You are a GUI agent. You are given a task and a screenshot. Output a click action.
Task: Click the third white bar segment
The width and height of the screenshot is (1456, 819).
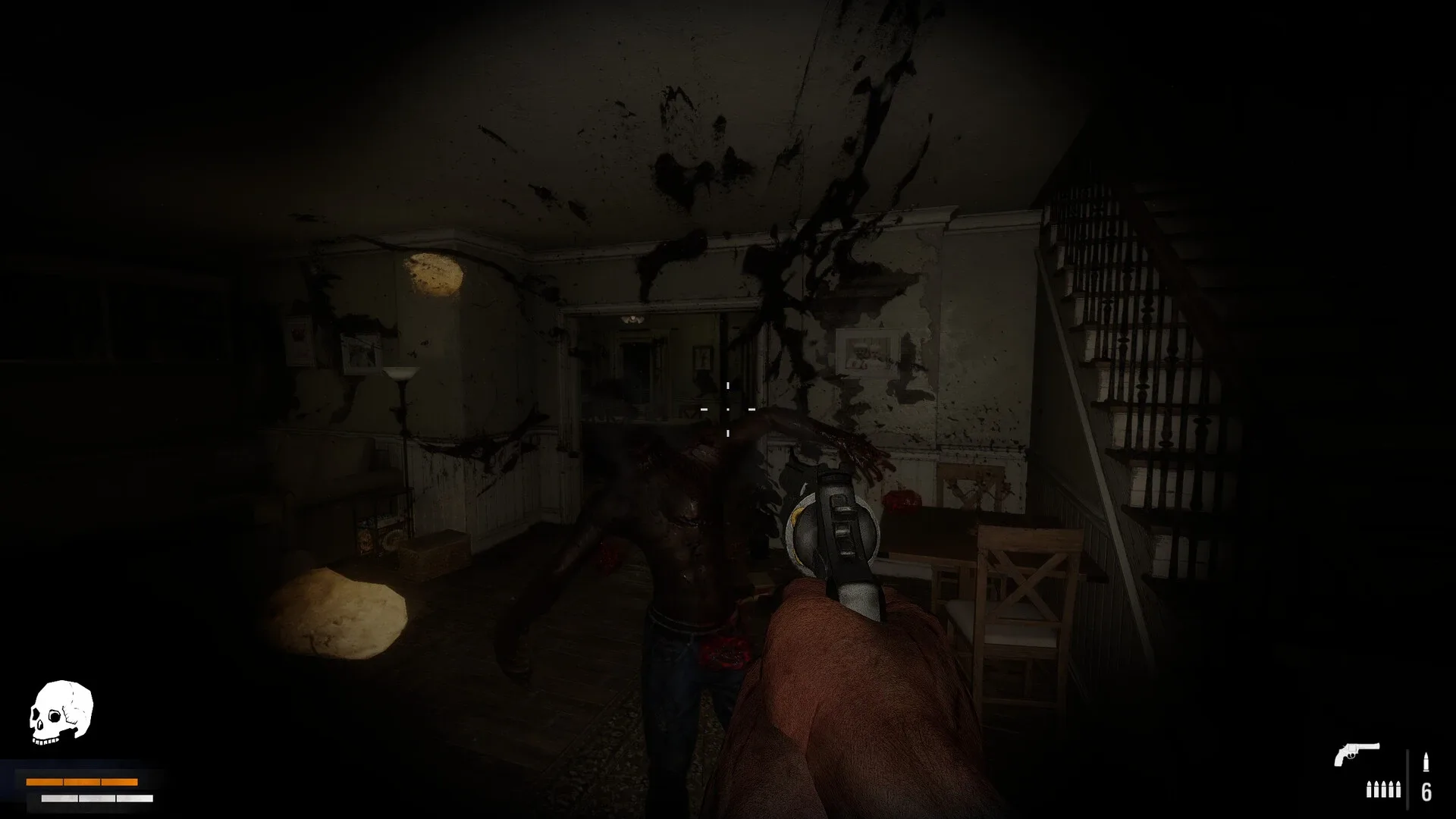(135, 798)
